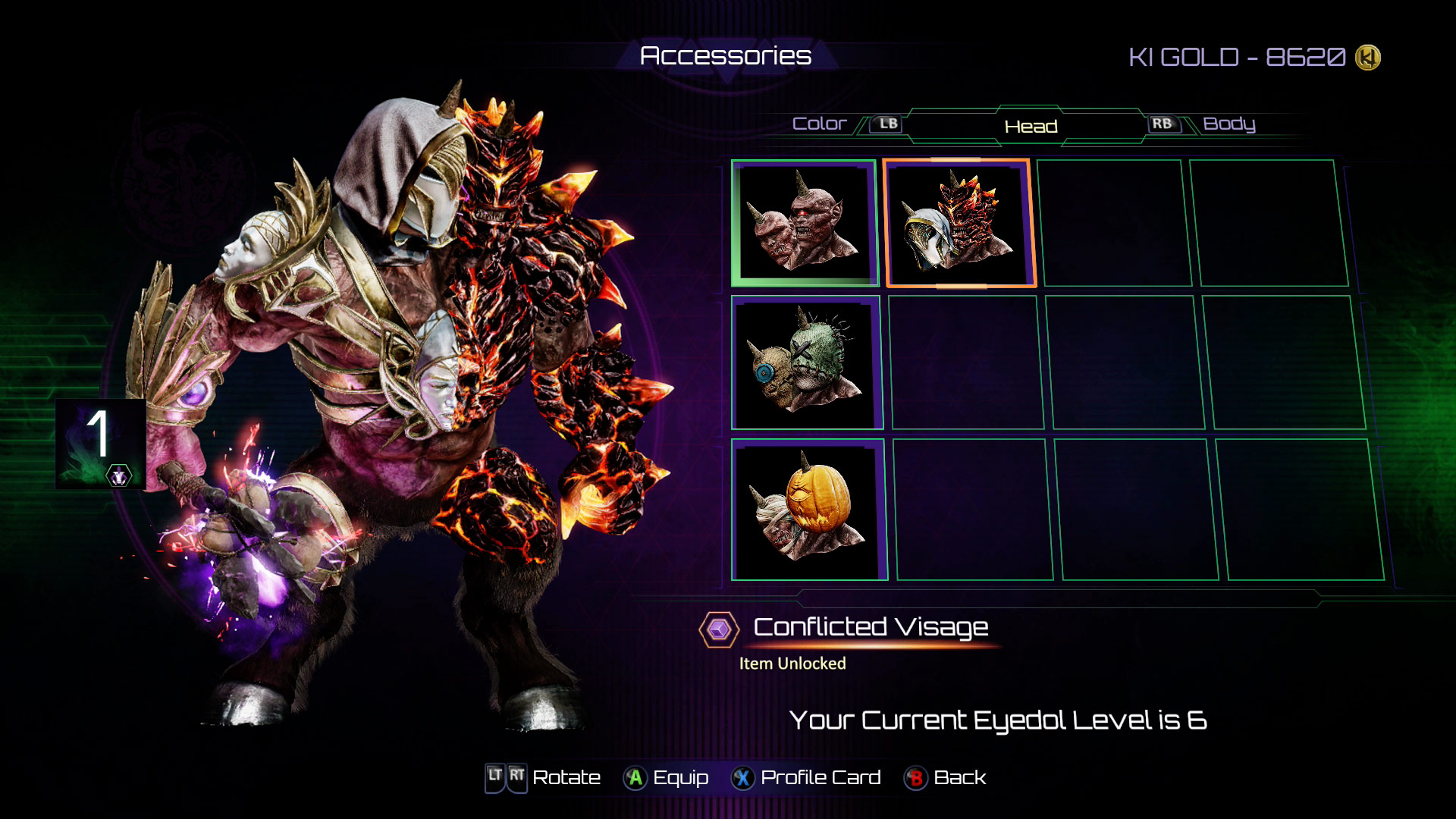Click the Conflicted Visage item name
Screen dimensions: 1456x819
[871, 627]
